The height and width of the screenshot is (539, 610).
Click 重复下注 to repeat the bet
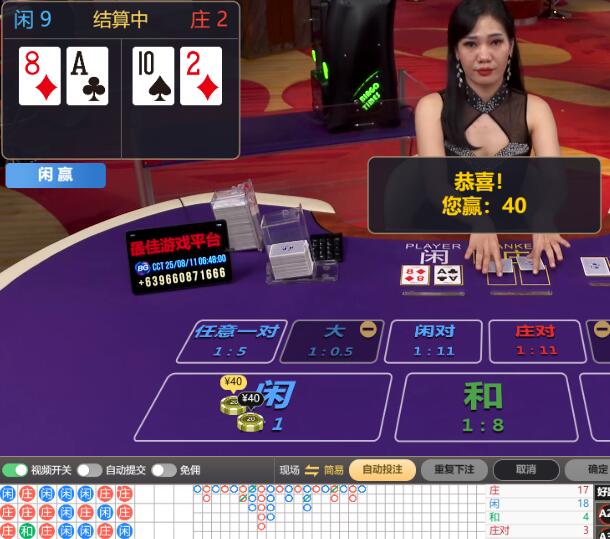click(454, 470)
